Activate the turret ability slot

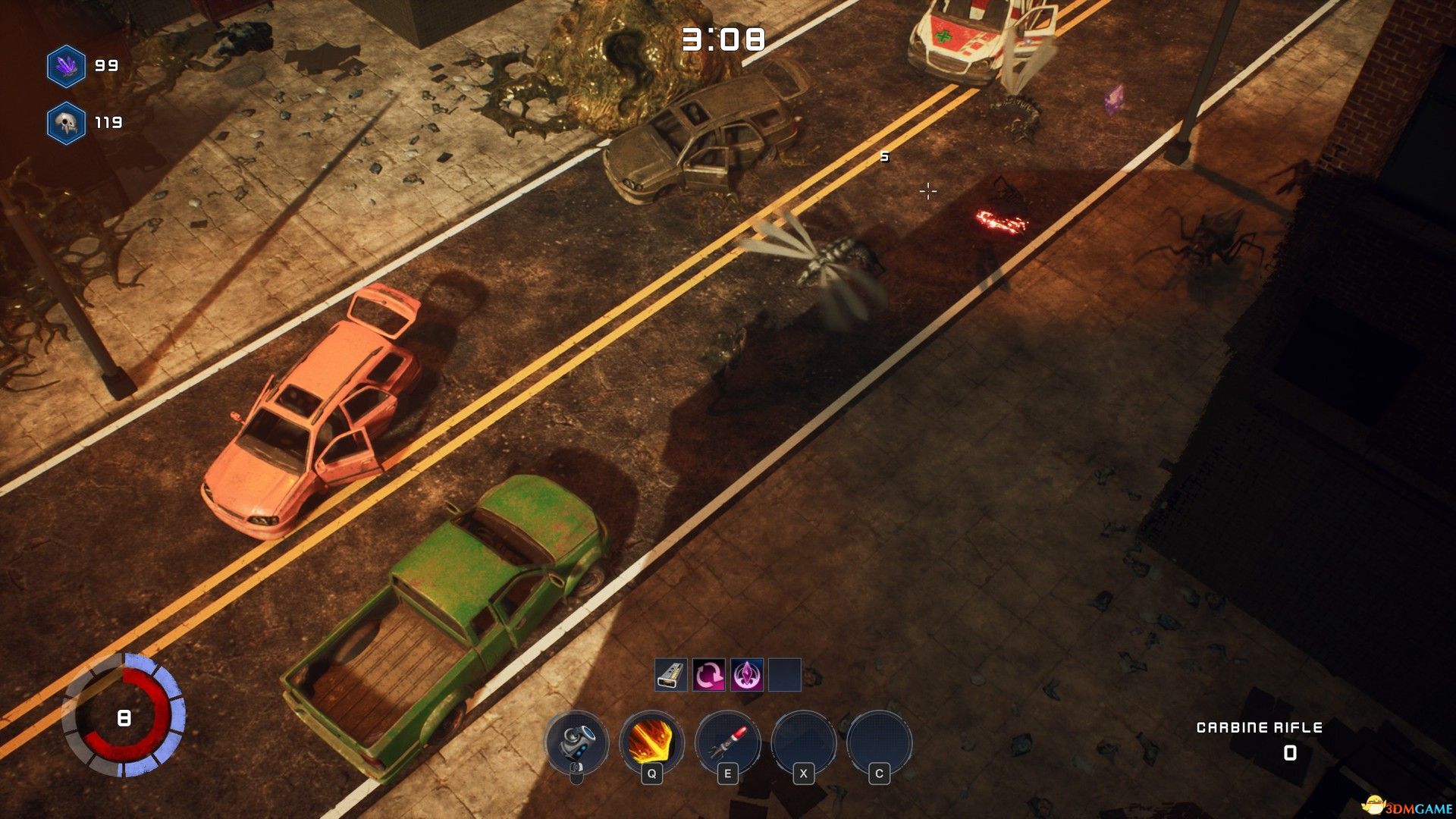click(x=576, y=741)
